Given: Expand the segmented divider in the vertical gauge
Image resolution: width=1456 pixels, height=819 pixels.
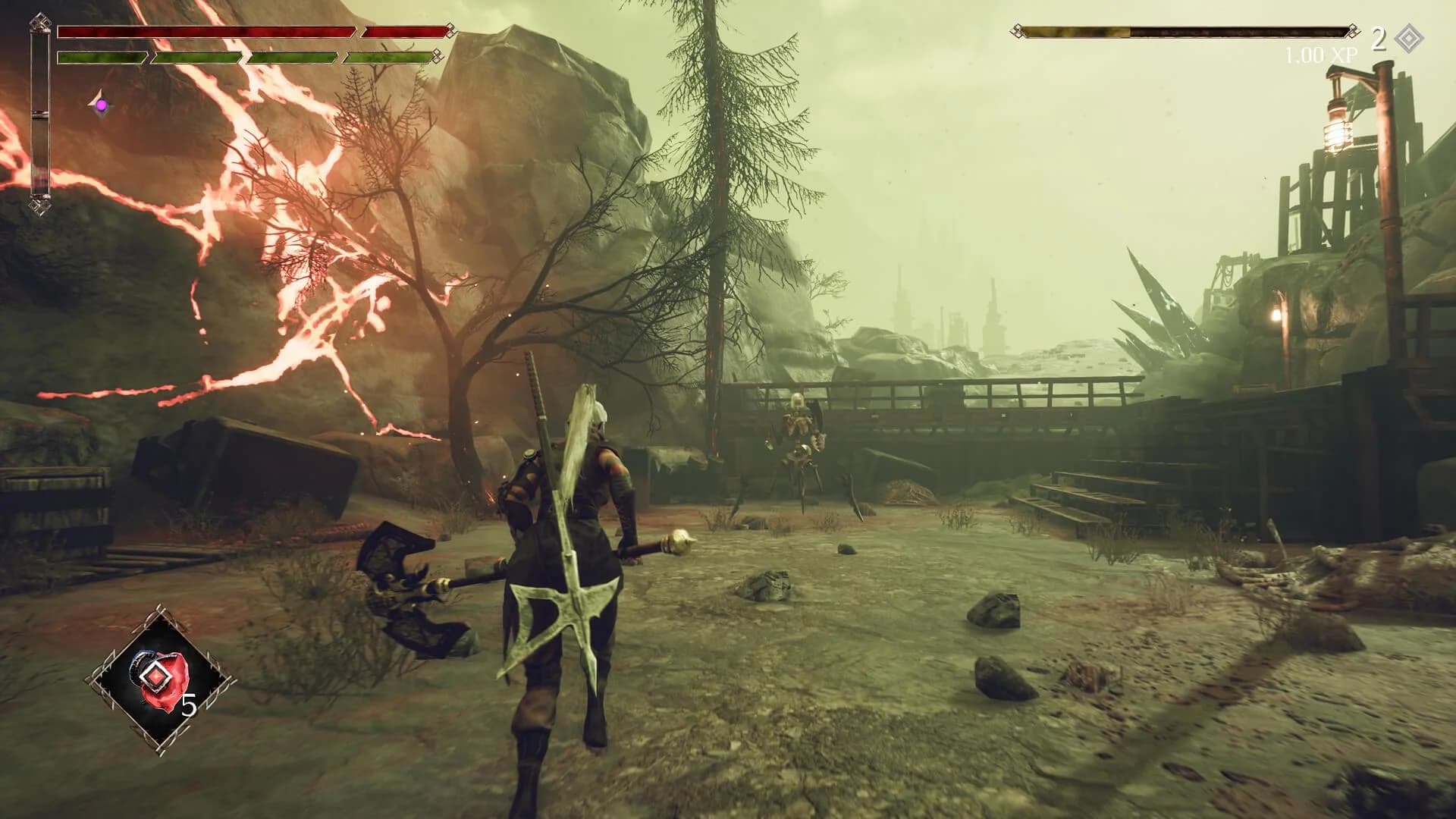Looking at the screenshot, I should tap(42, 116).
